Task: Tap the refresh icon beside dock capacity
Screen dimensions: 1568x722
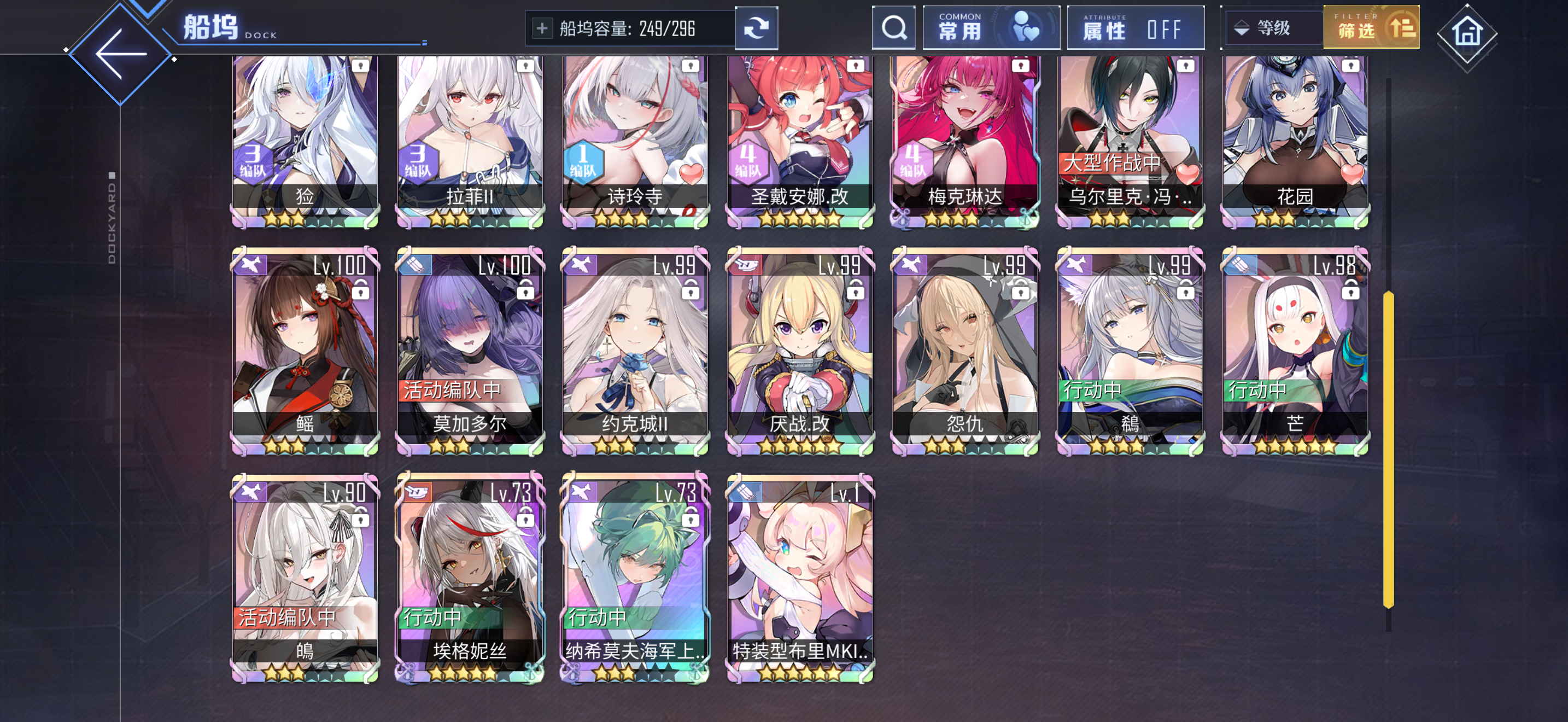Action: pyautogui.click(x=757, y=27)
